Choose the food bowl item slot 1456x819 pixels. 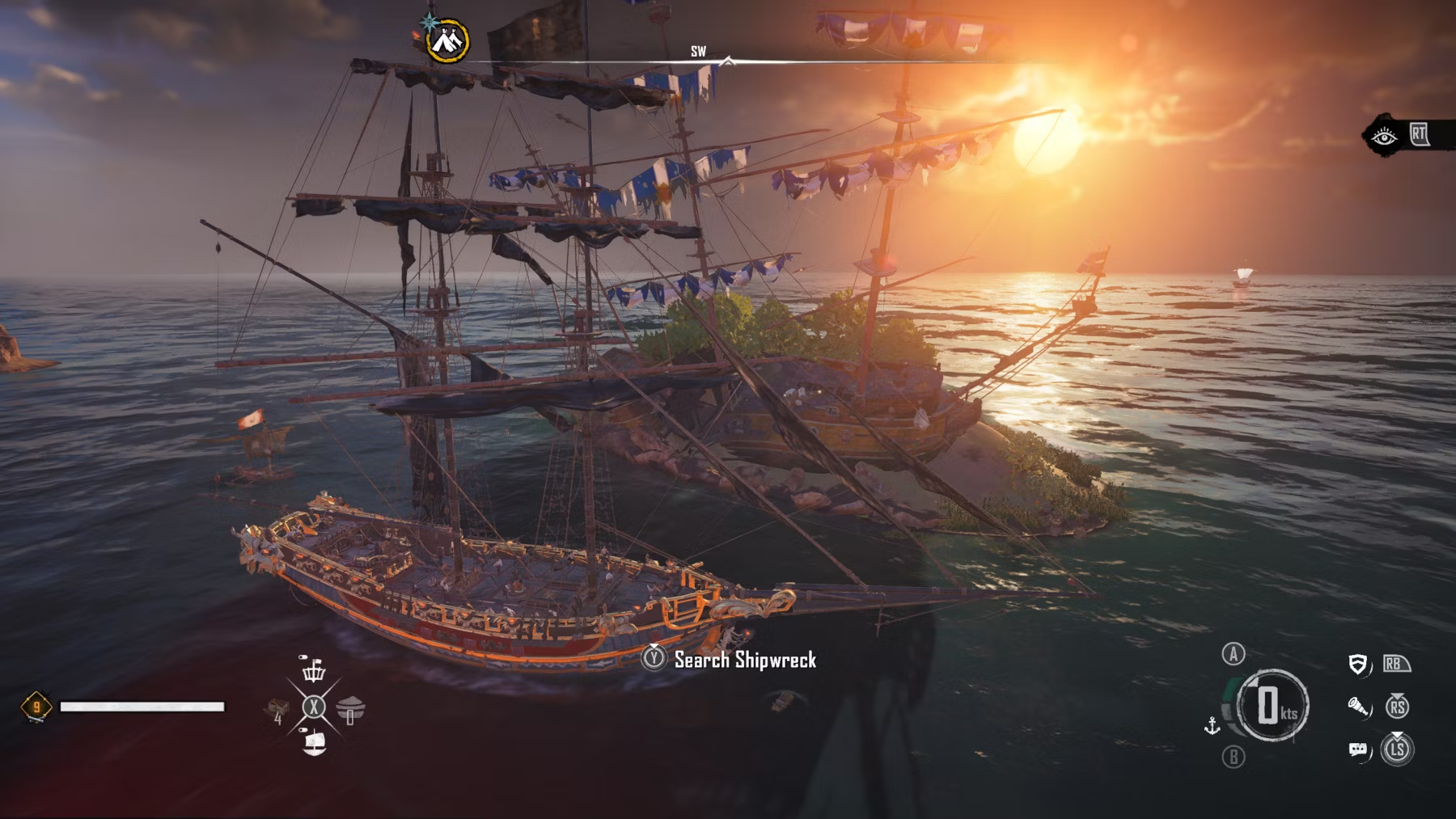[350, 709]
